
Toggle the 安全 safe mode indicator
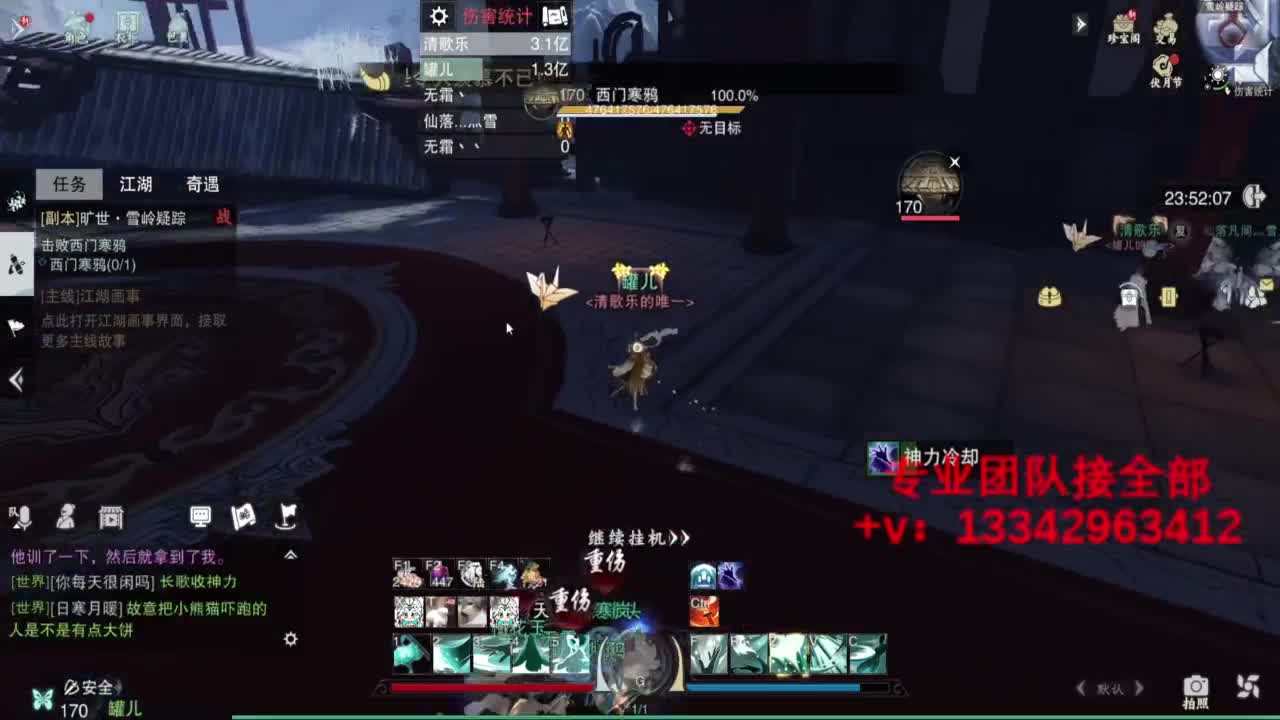point(90,687)
